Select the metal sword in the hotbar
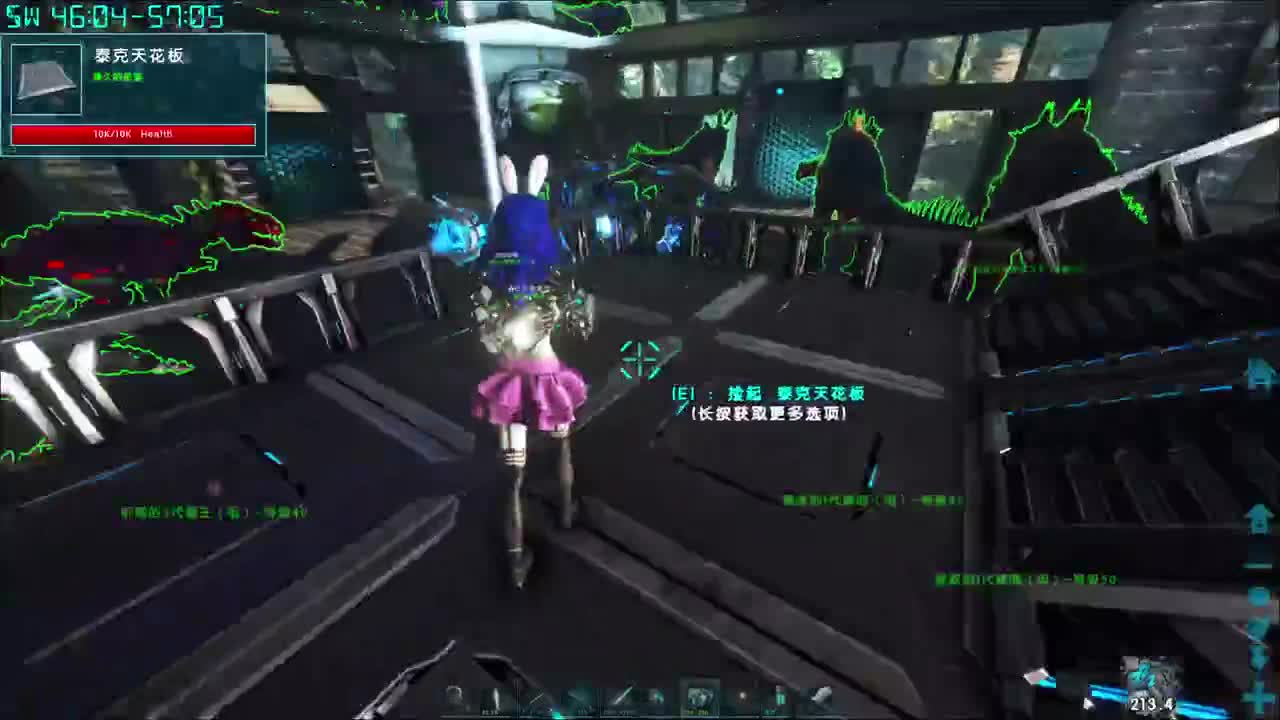 pyautogui.click(x=620, y=695)
